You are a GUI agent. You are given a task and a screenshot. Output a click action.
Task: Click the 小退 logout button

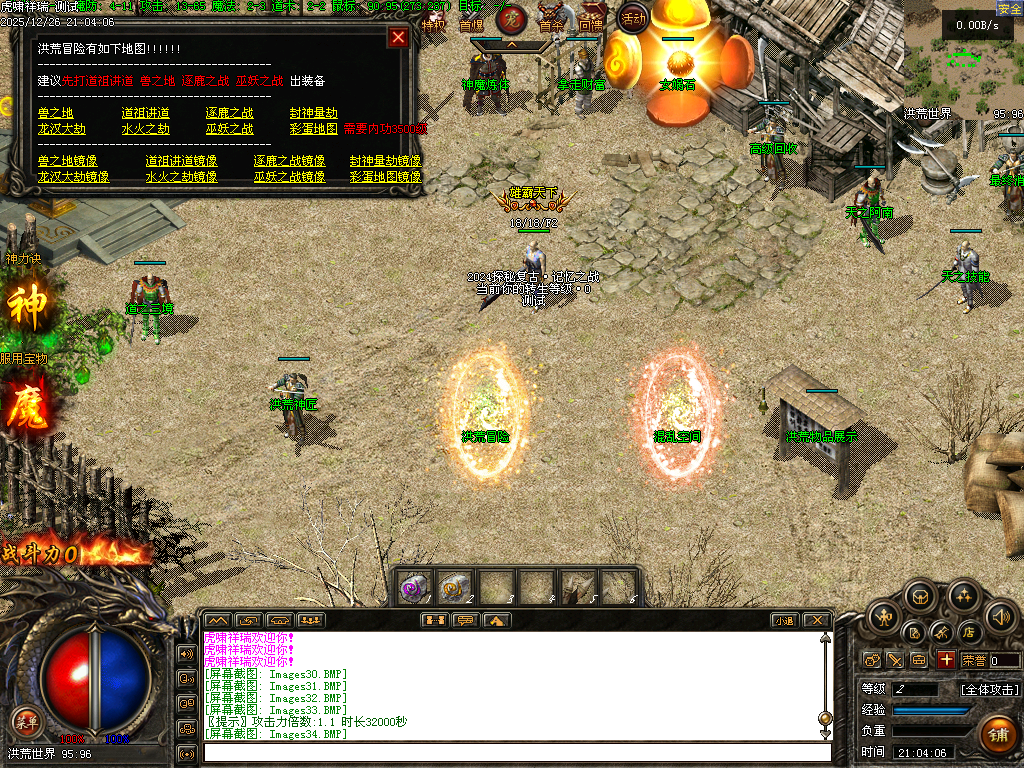coord(783,620)
